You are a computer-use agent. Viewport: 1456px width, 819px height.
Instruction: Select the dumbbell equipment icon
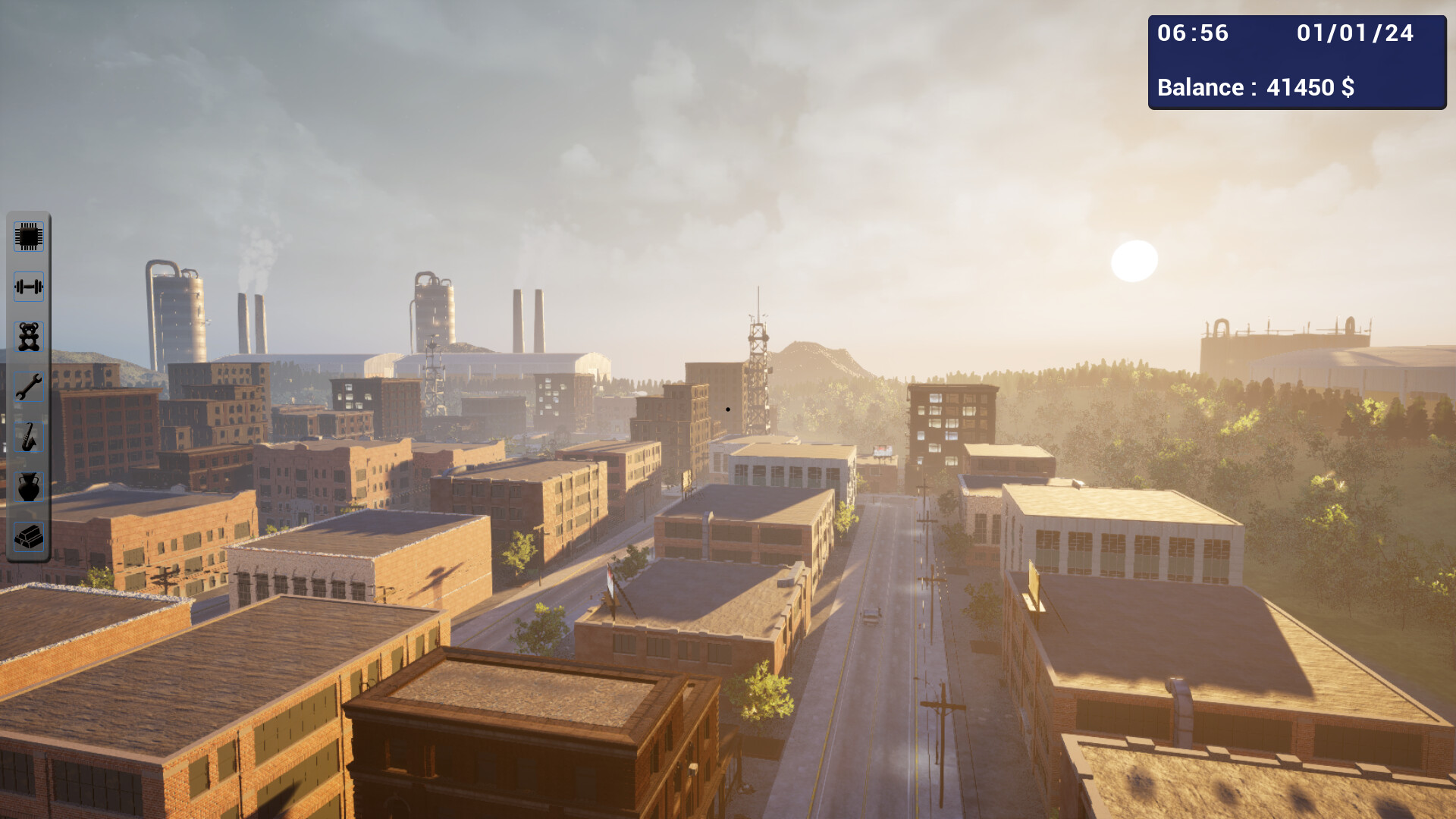click(x=28, y=287)
